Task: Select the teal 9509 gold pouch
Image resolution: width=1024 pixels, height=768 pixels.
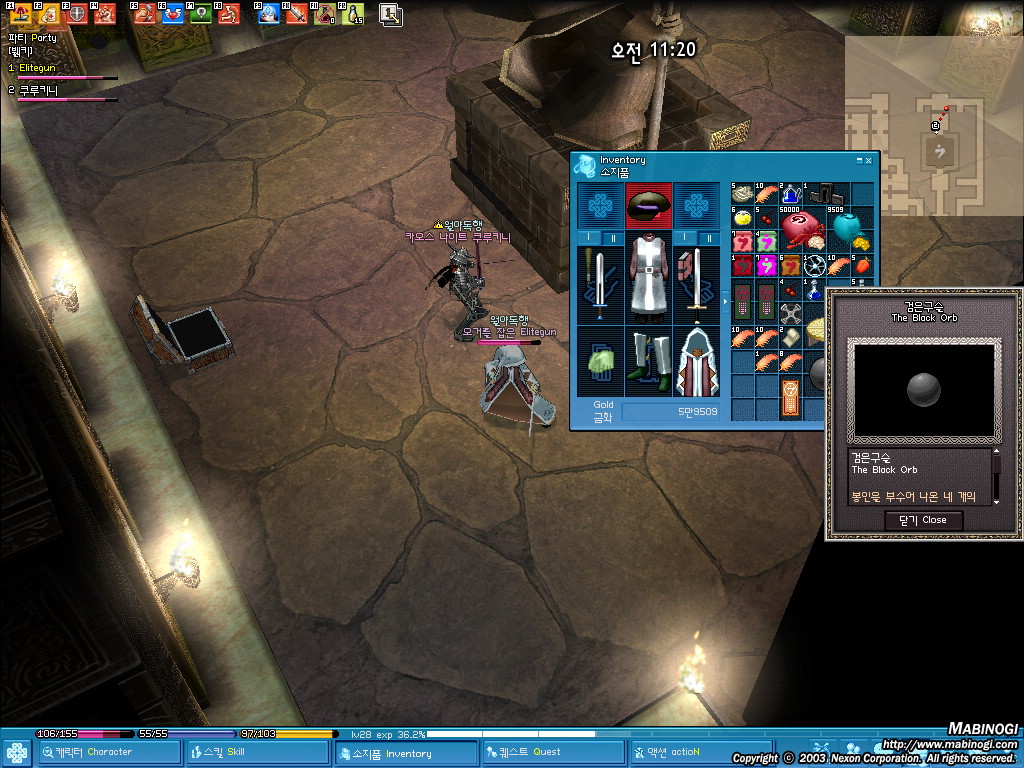Action: coord(847,229)
